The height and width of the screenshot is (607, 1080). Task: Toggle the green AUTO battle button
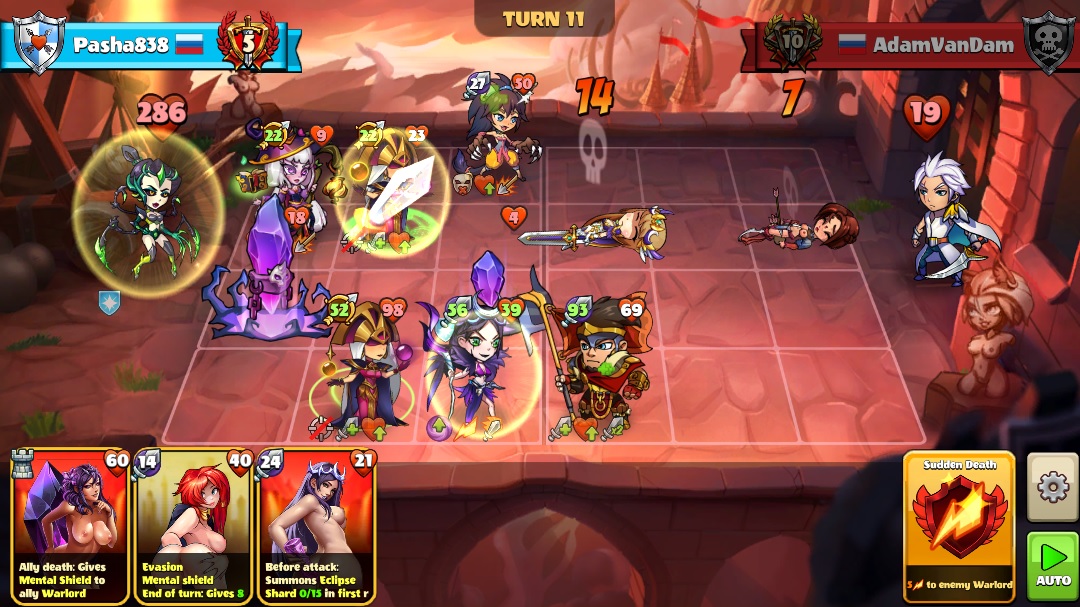(1052, 565)
